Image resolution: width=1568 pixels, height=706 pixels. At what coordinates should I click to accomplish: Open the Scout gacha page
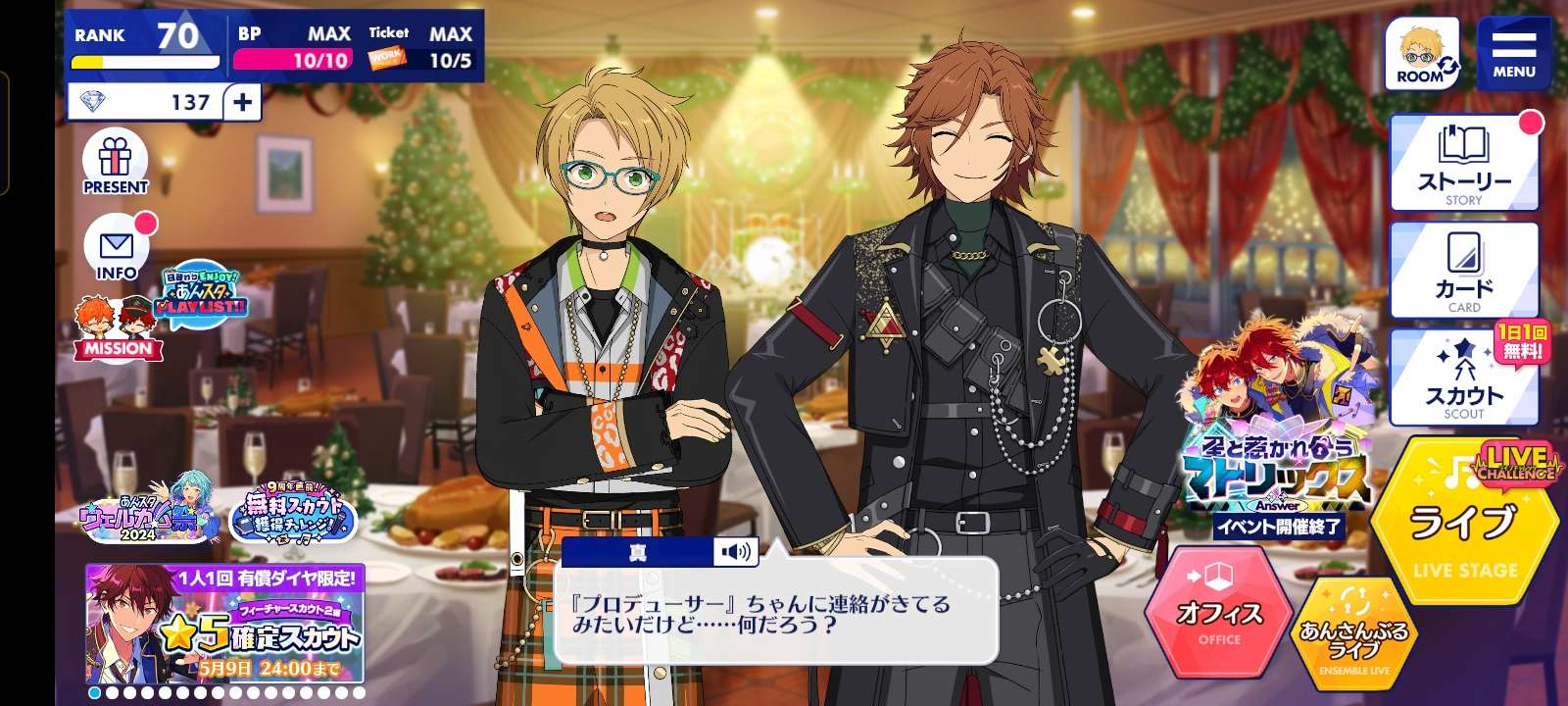tap(1464, 378)
